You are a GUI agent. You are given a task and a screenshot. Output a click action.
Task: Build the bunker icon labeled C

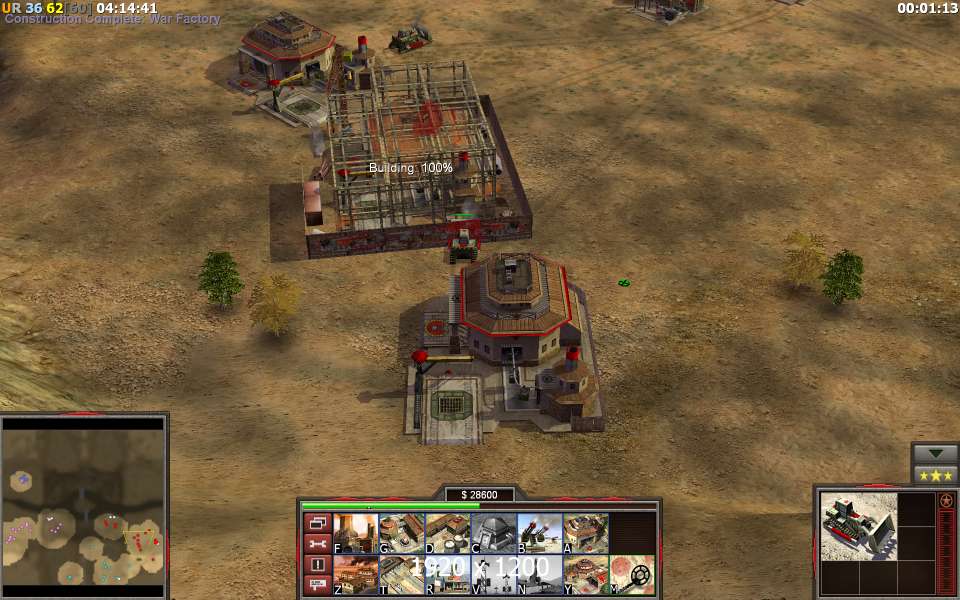(x=493, y=533)
